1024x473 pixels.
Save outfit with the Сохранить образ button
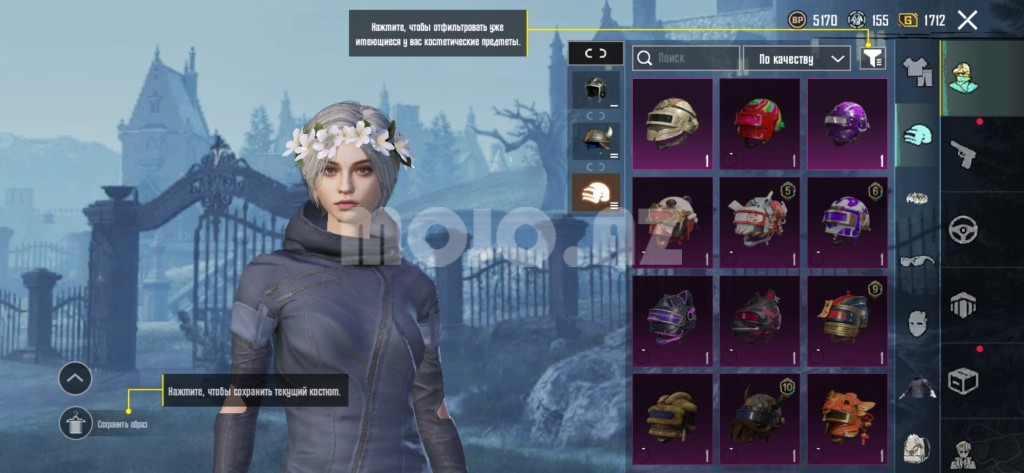(75, 423)
